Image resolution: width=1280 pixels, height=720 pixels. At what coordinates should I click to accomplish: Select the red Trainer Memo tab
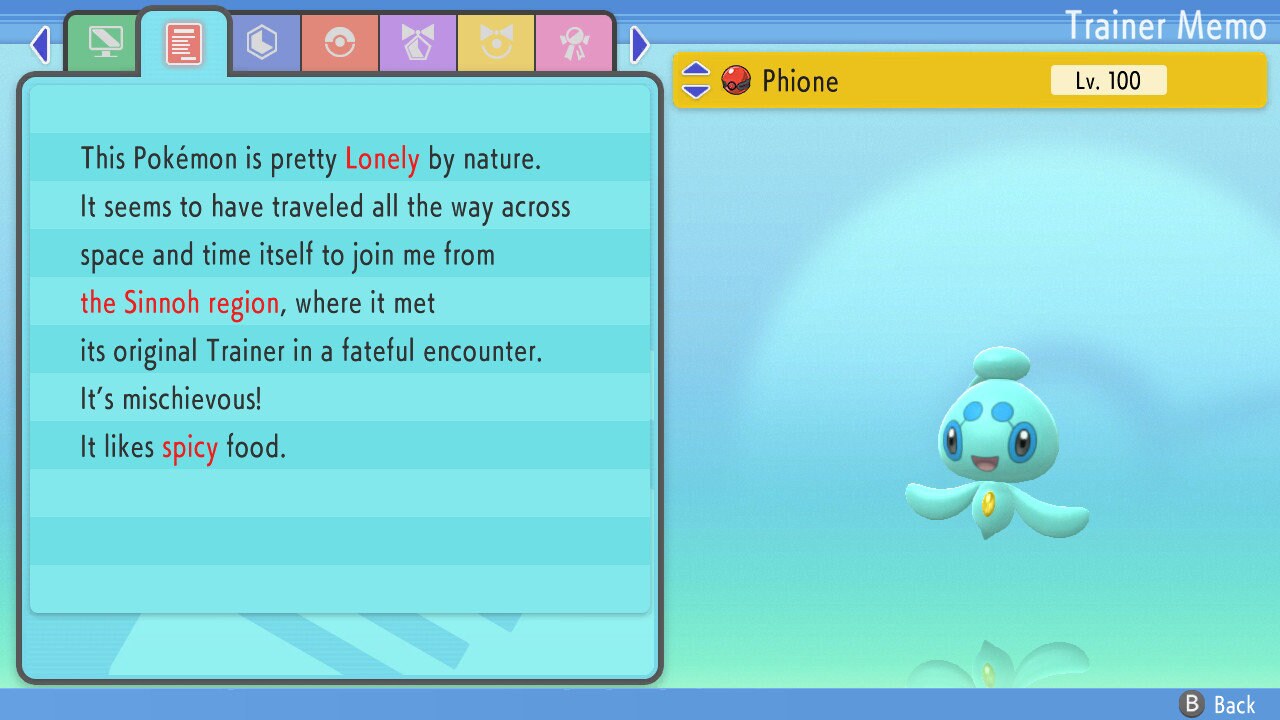coord(184,44)
